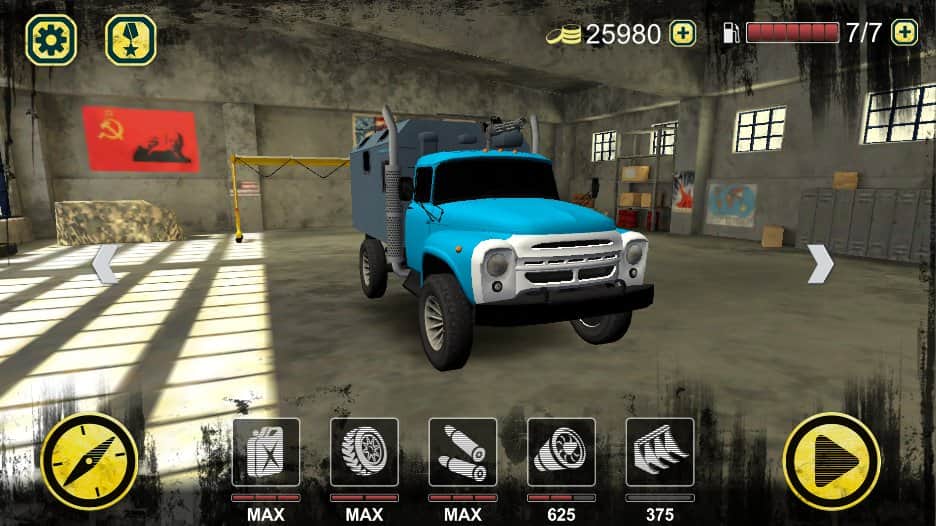Buy the turbo engine upgrade for 625
Viewport: 936px width, 526px height.
click(x=561, y=452)
